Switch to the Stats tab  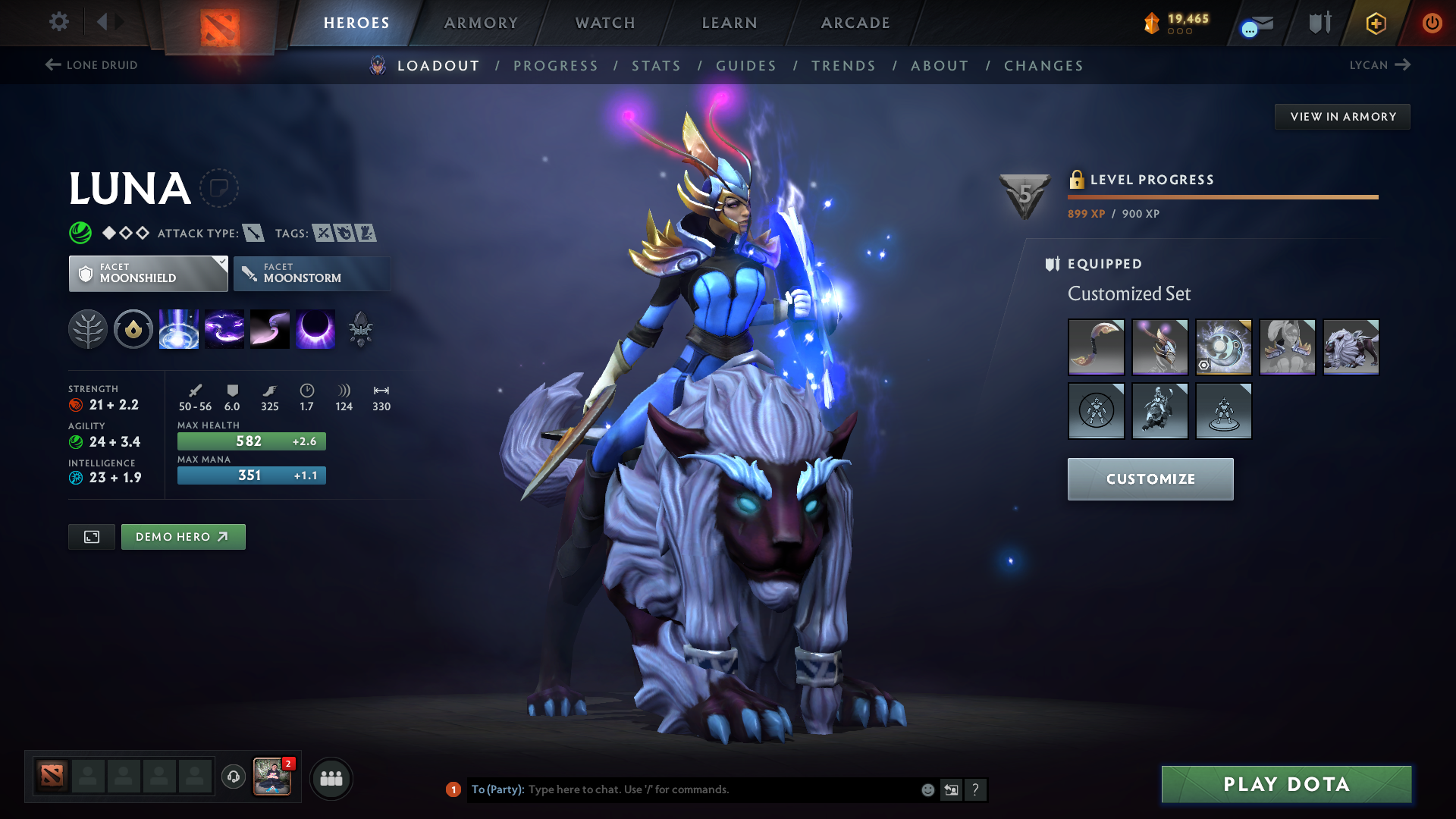[656, 66]
